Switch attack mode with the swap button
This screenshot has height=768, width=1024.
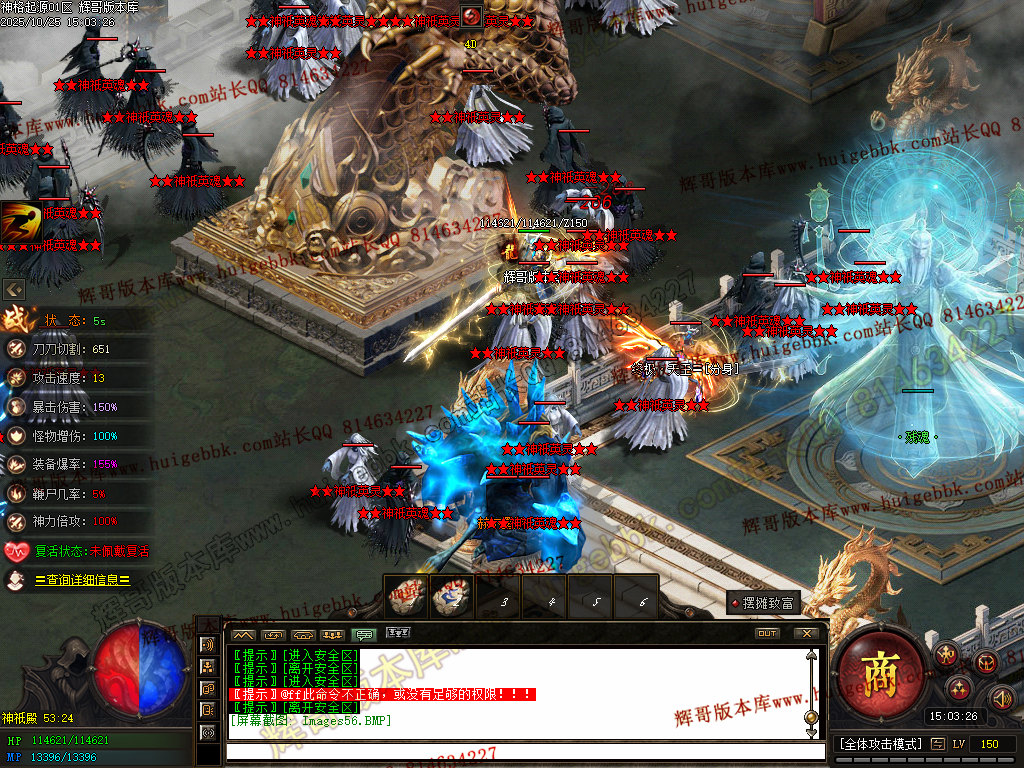(937, 744)
